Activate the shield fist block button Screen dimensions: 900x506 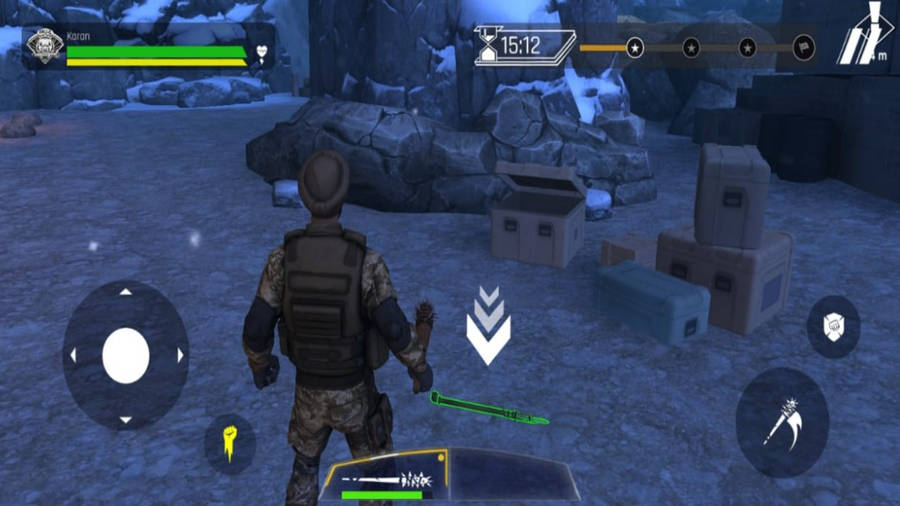(833, 326)
